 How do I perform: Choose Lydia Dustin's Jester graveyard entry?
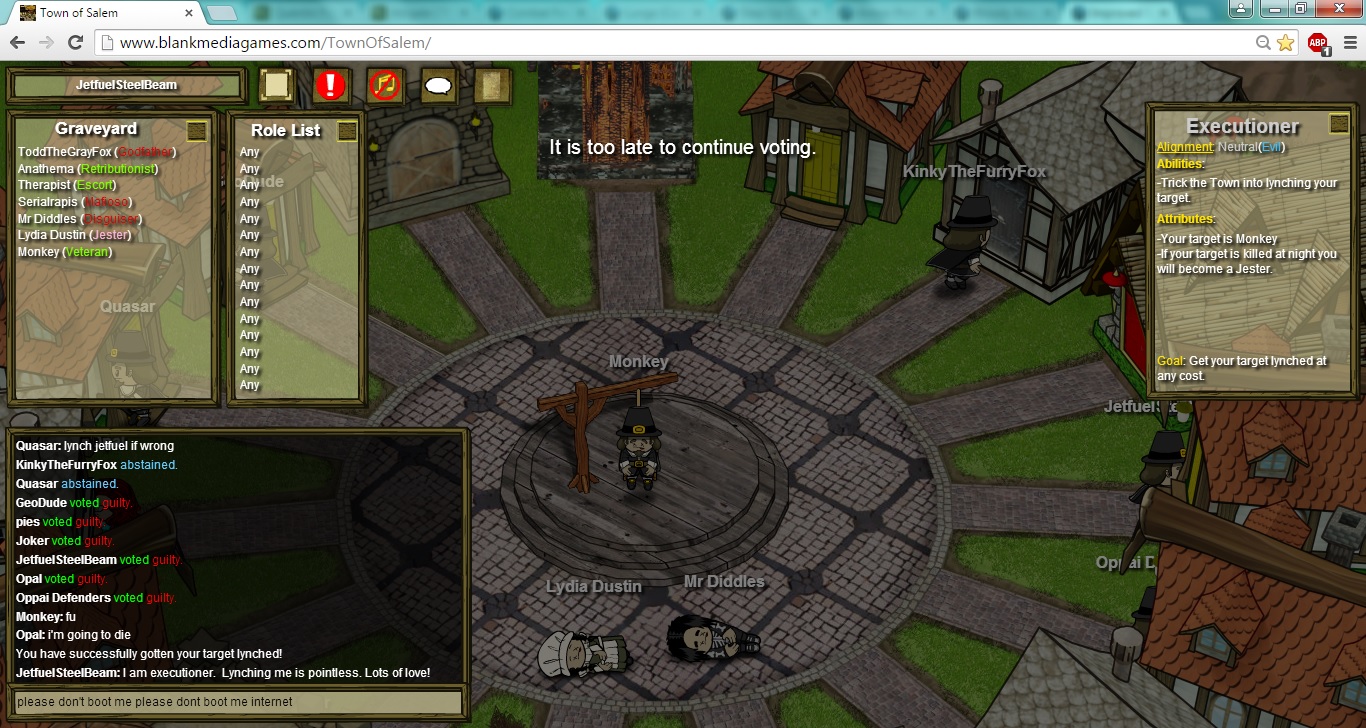click(74, 235)
